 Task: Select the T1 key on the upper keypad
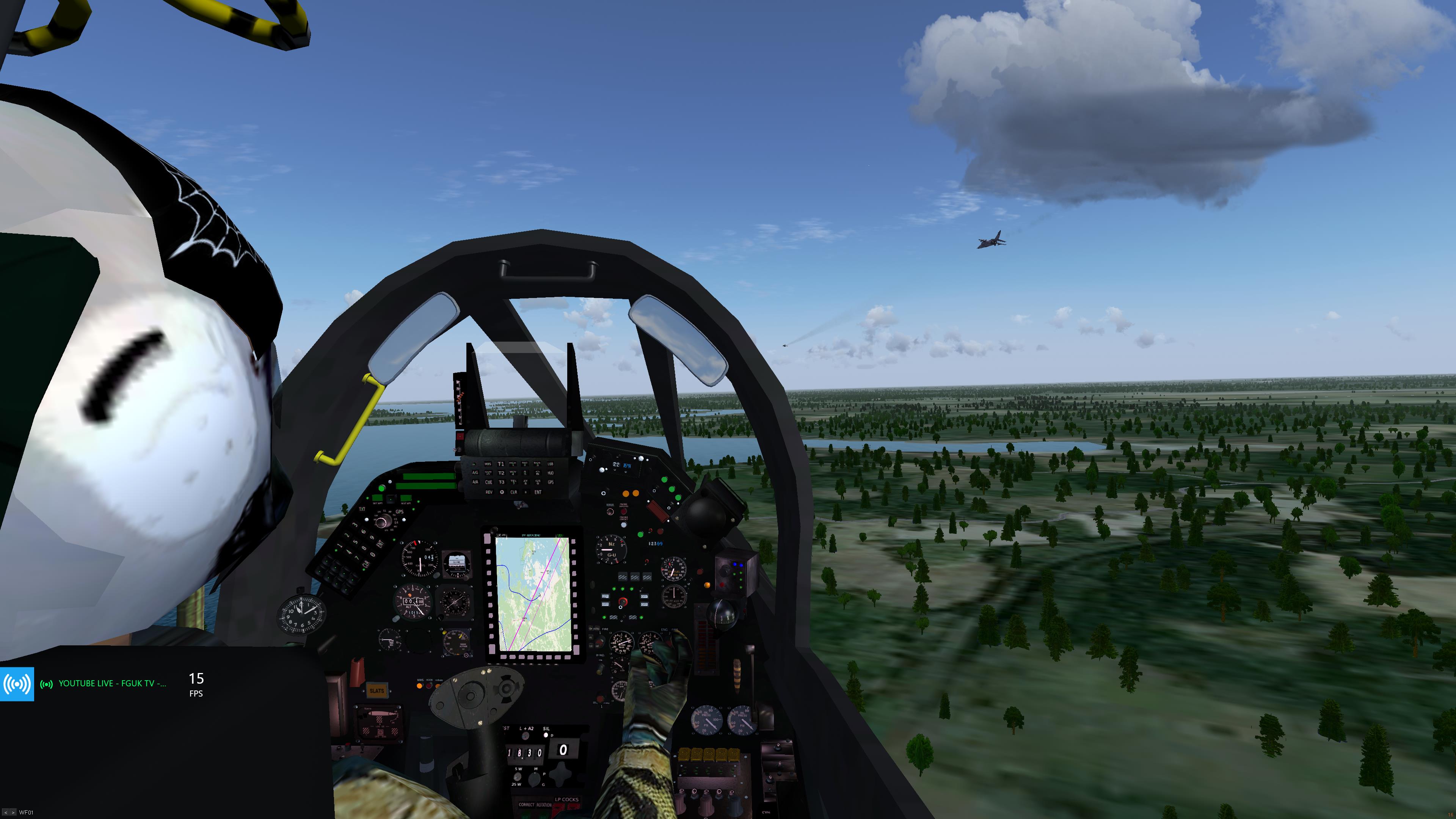coord(501,464)
